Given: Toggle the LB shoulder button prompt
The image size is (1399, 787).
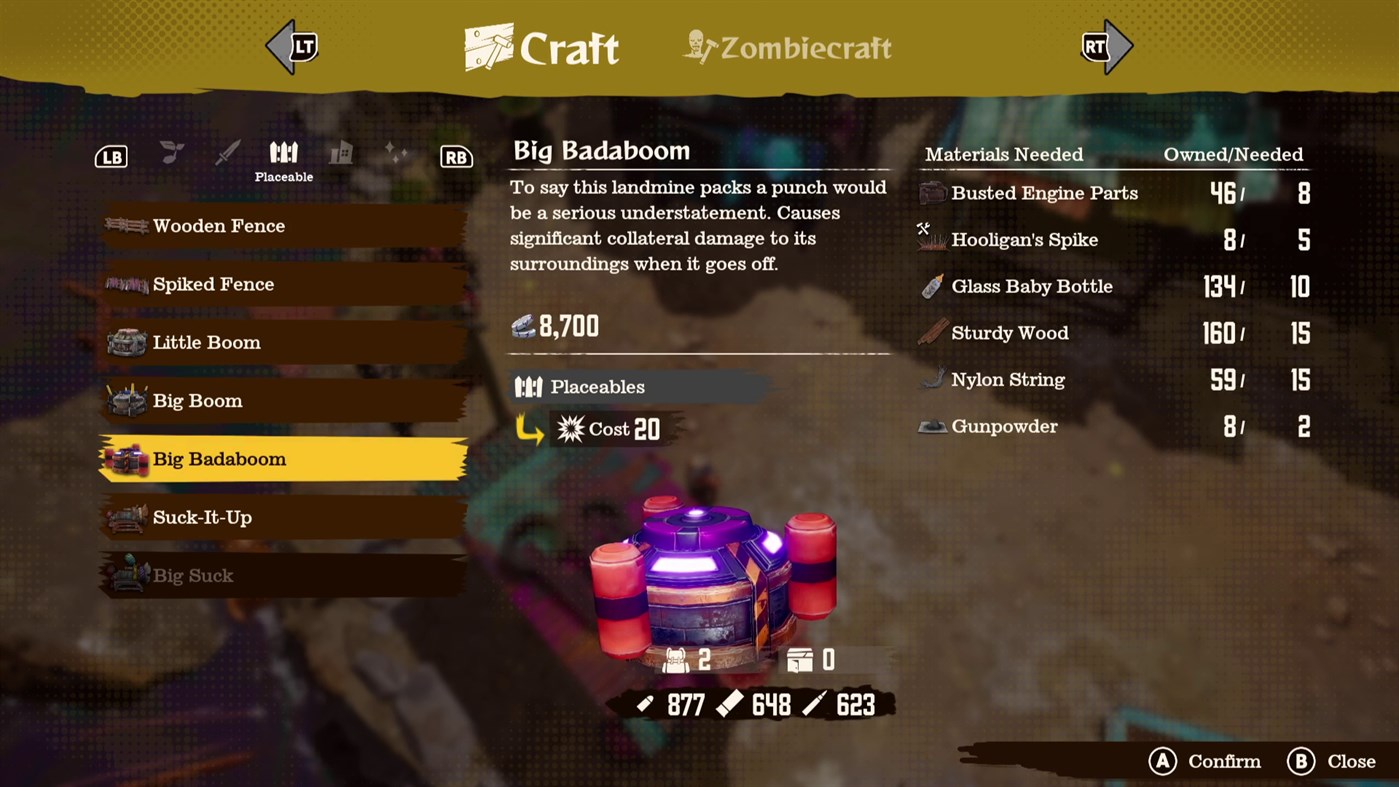Looking at the screenshot, I should coord(112,156).
